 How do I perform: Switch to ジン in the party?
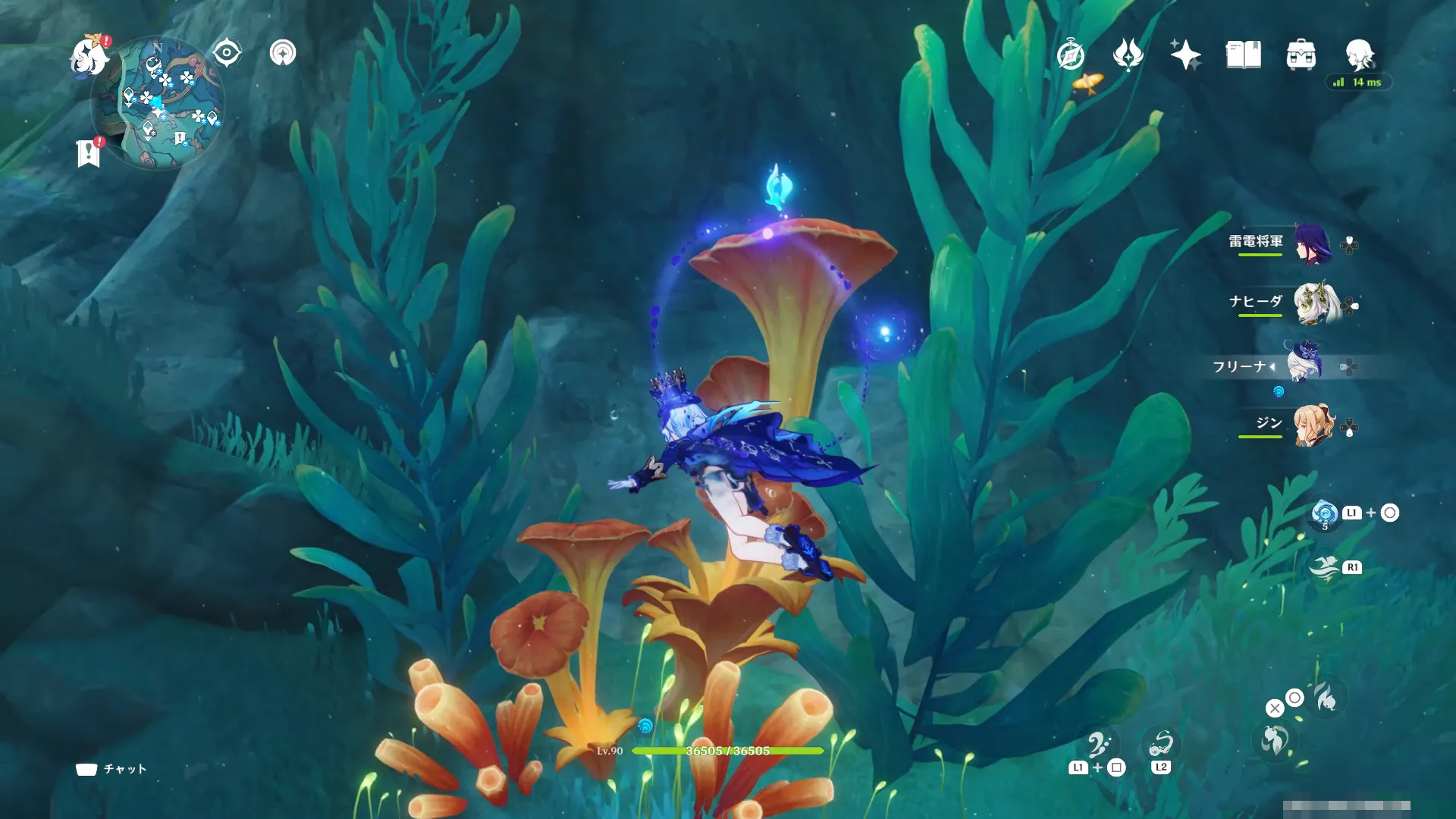1312,425
